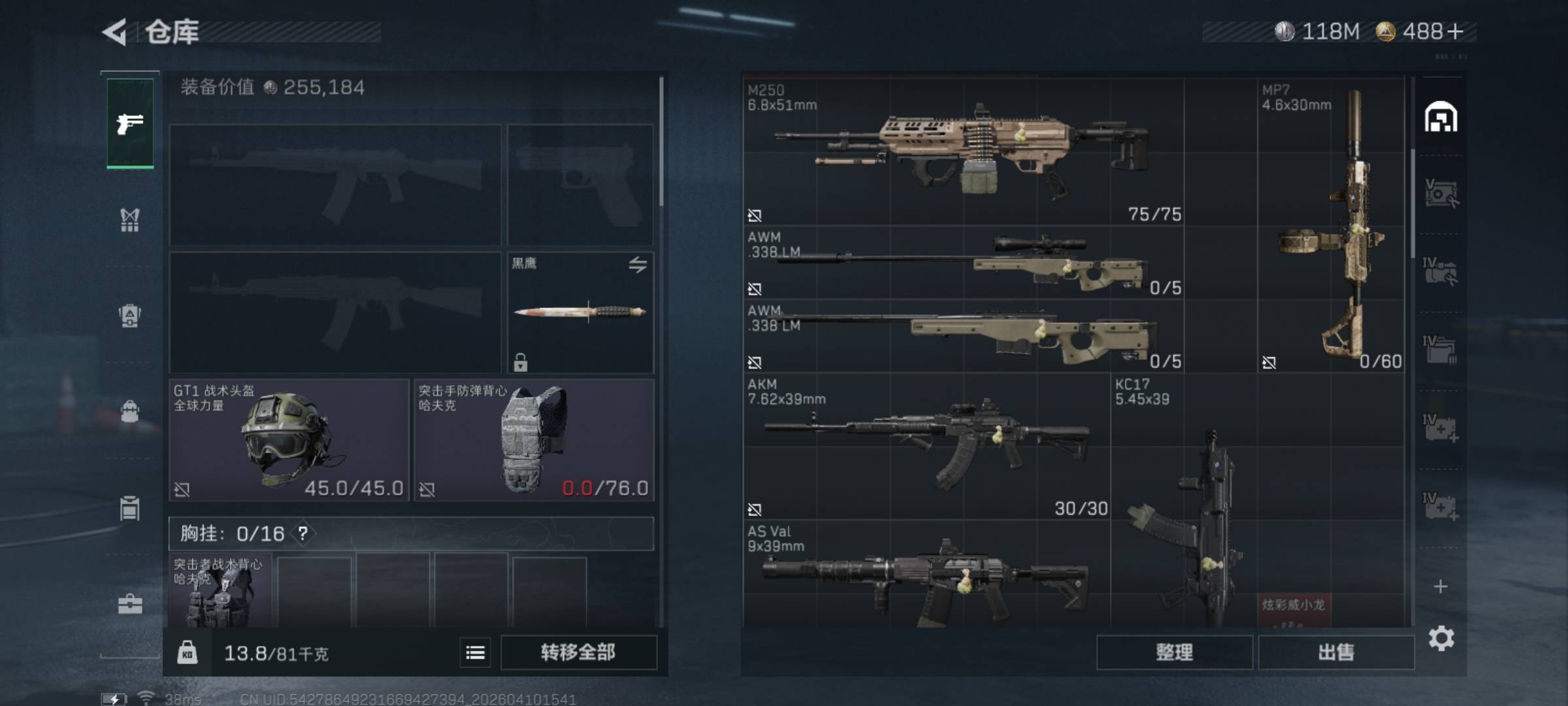Image resolution: width=1568 pixels, height=706 pixels.
Task: Open the 胸挂 help question mark
Action: pos(303,533)
